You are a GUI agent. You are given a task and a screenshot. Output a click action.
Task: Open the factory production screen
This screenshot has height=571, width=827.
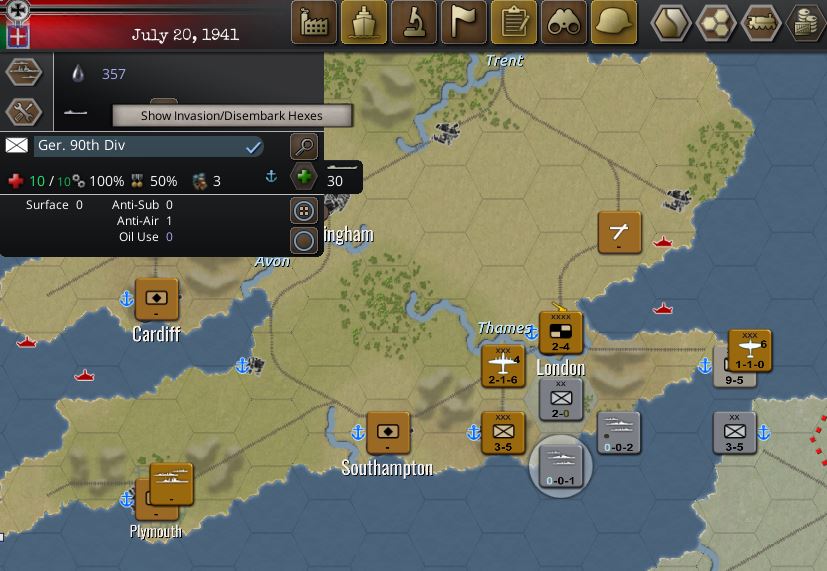[314, 22]
